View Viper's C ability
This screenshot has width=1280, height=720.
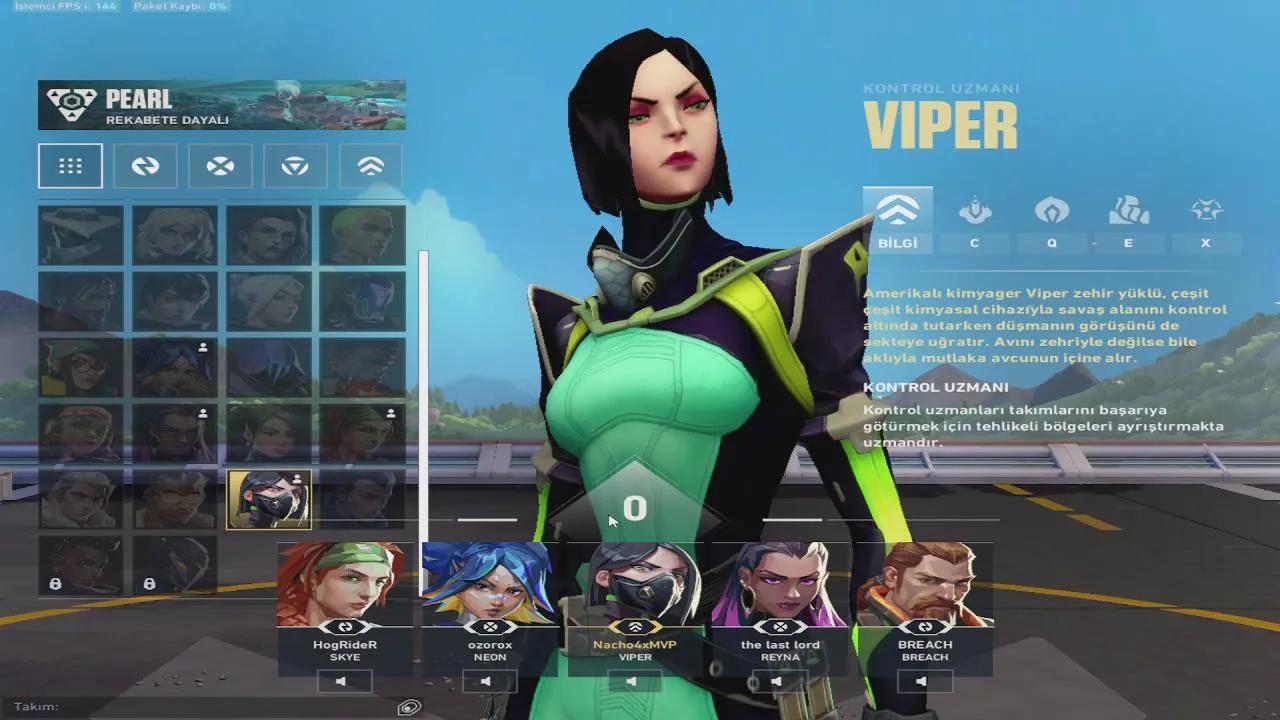[x=975, y=219]
